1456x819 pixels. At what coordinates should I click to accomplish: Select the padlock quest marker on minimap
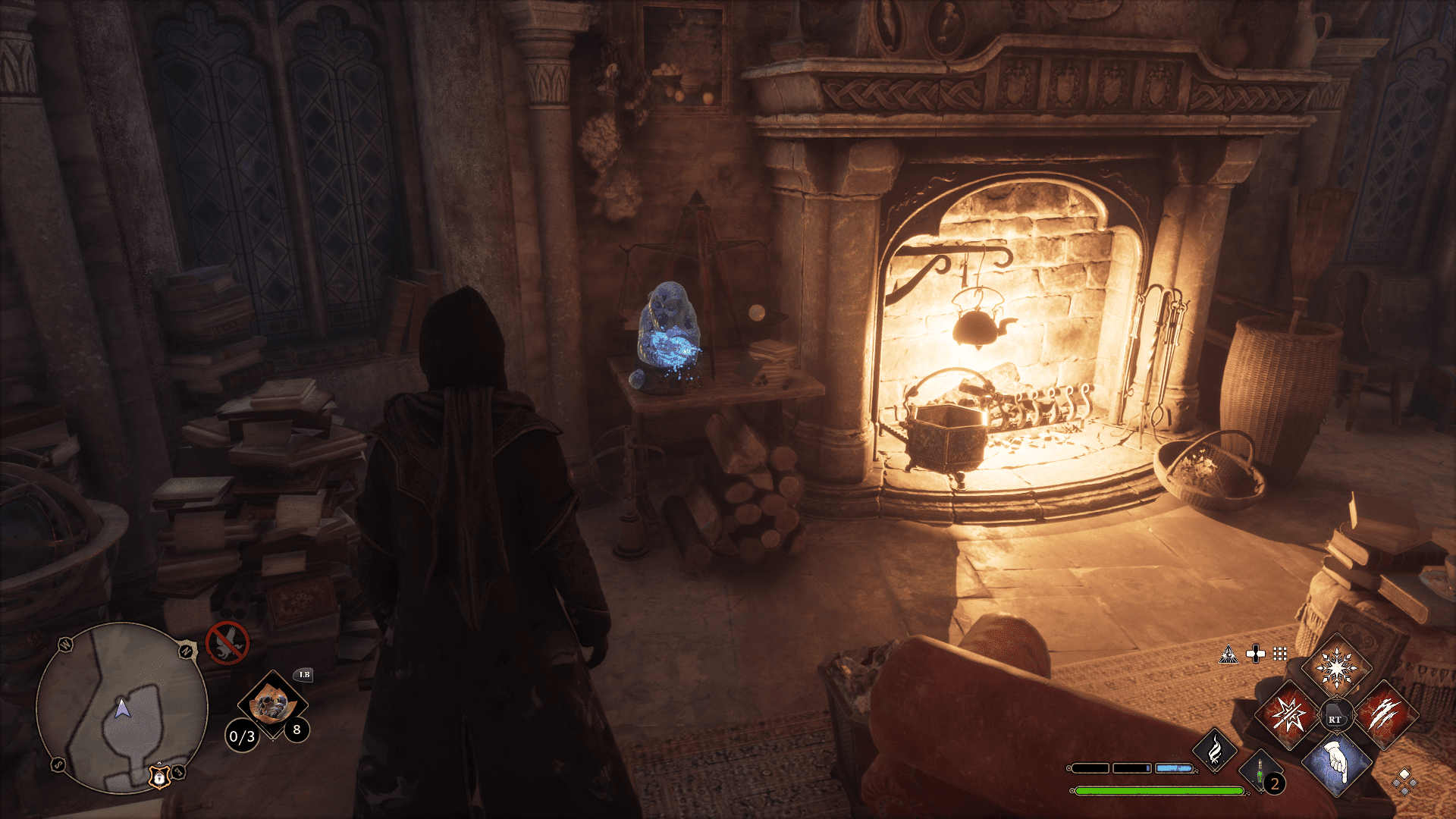click(x=159, y=777)
